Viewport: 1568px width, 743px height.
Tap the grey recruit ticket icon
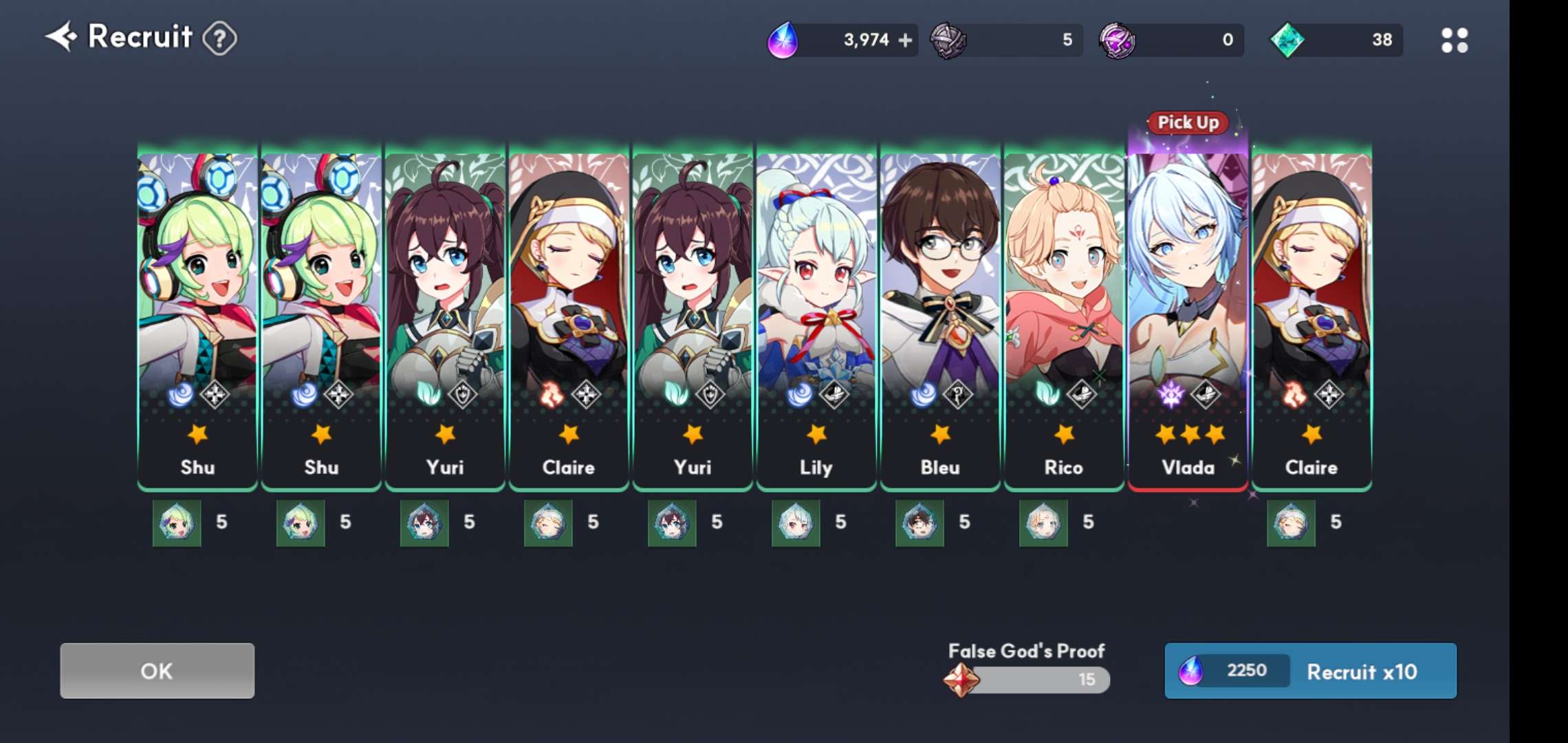[x=948, y=41]
